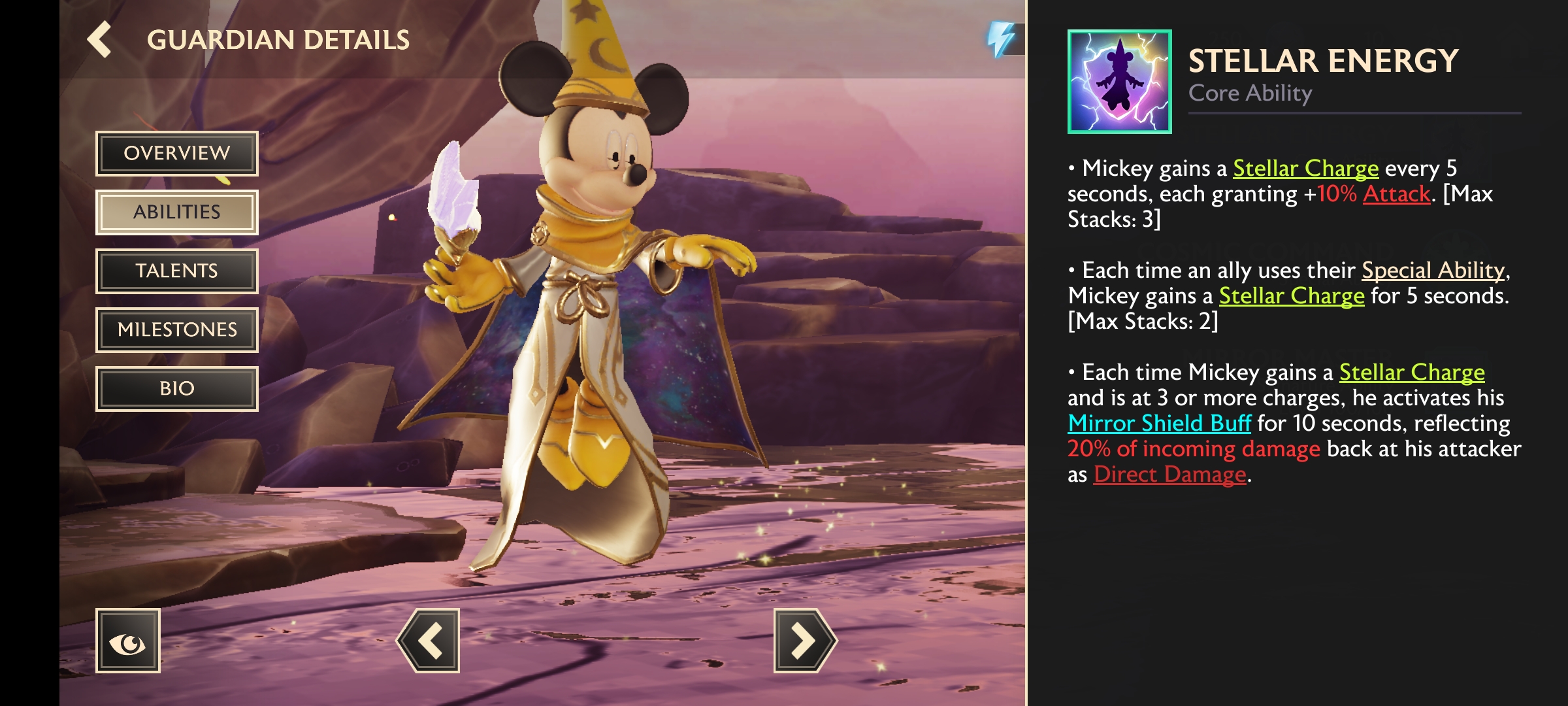Tap the Mirror Shield Buff link
The width and height of the screenshot is (1568, 706).
click(1160, 424)
